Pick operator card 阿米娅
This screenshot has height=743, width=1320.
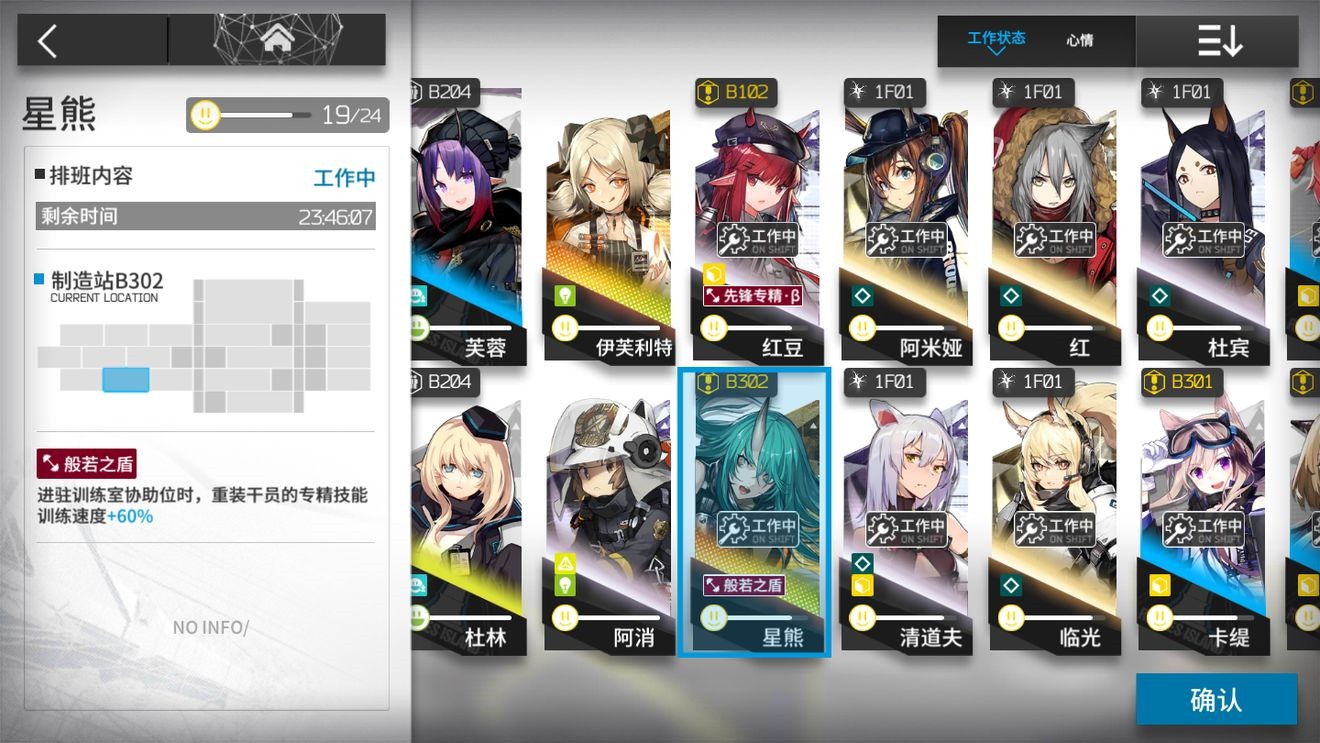904,222
